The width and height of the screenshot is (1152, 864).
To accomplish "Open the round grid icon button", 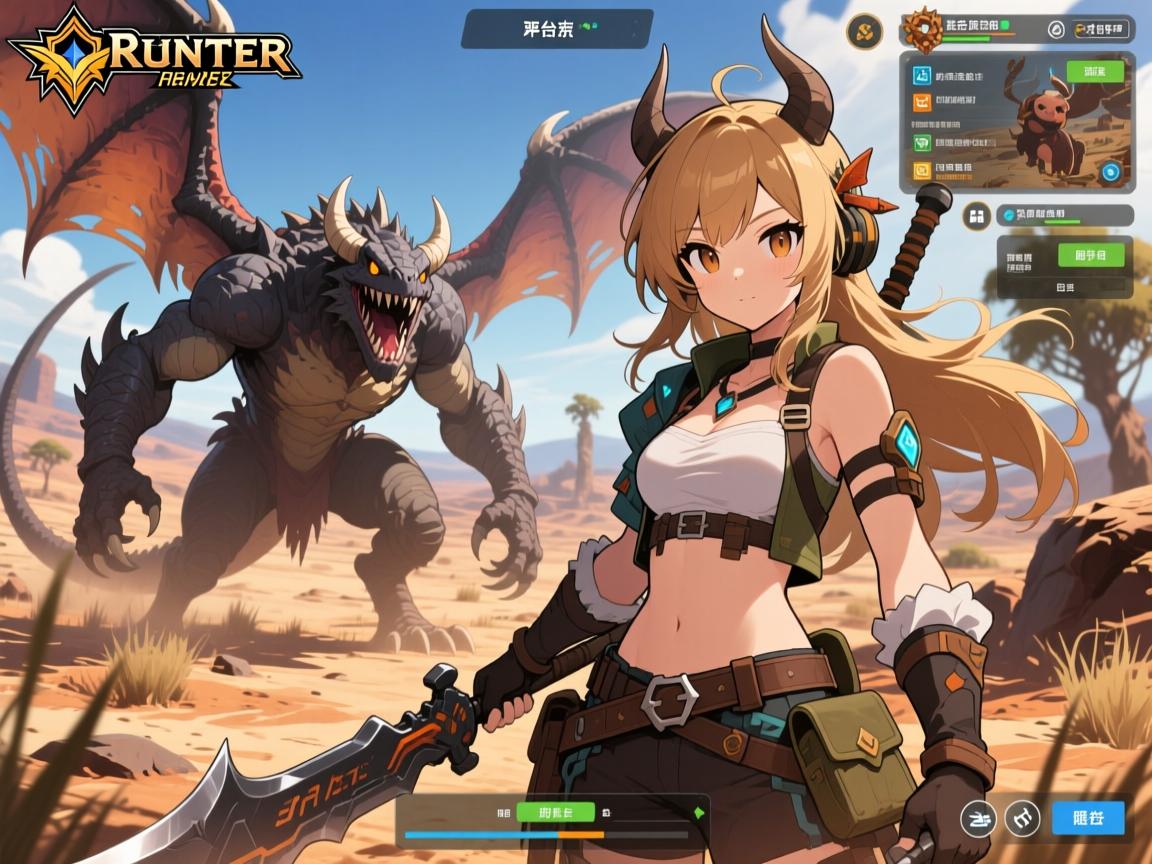I will pyautogui.click(x=974, y=216).
